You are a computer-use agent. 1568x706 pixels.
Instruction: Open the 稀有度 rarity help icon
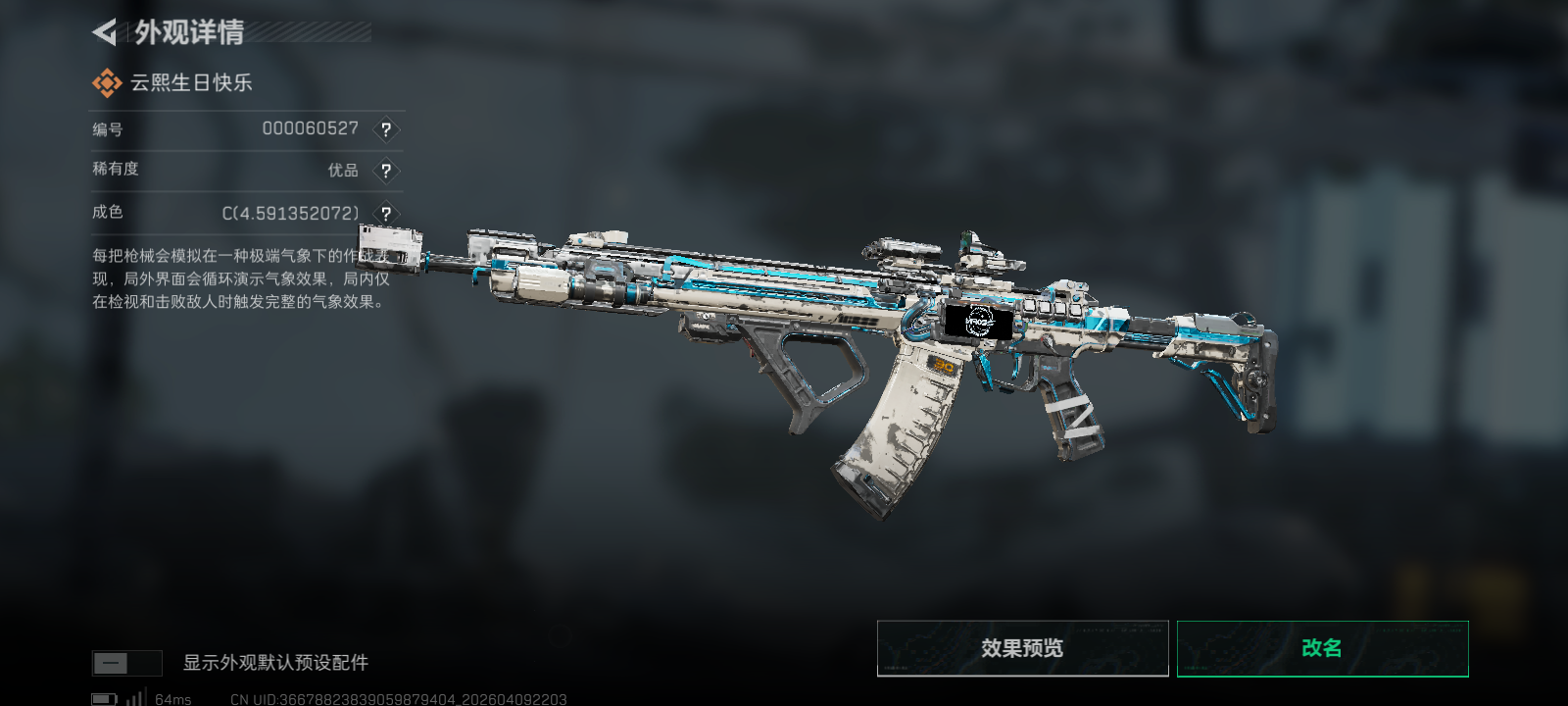[386, 171]
